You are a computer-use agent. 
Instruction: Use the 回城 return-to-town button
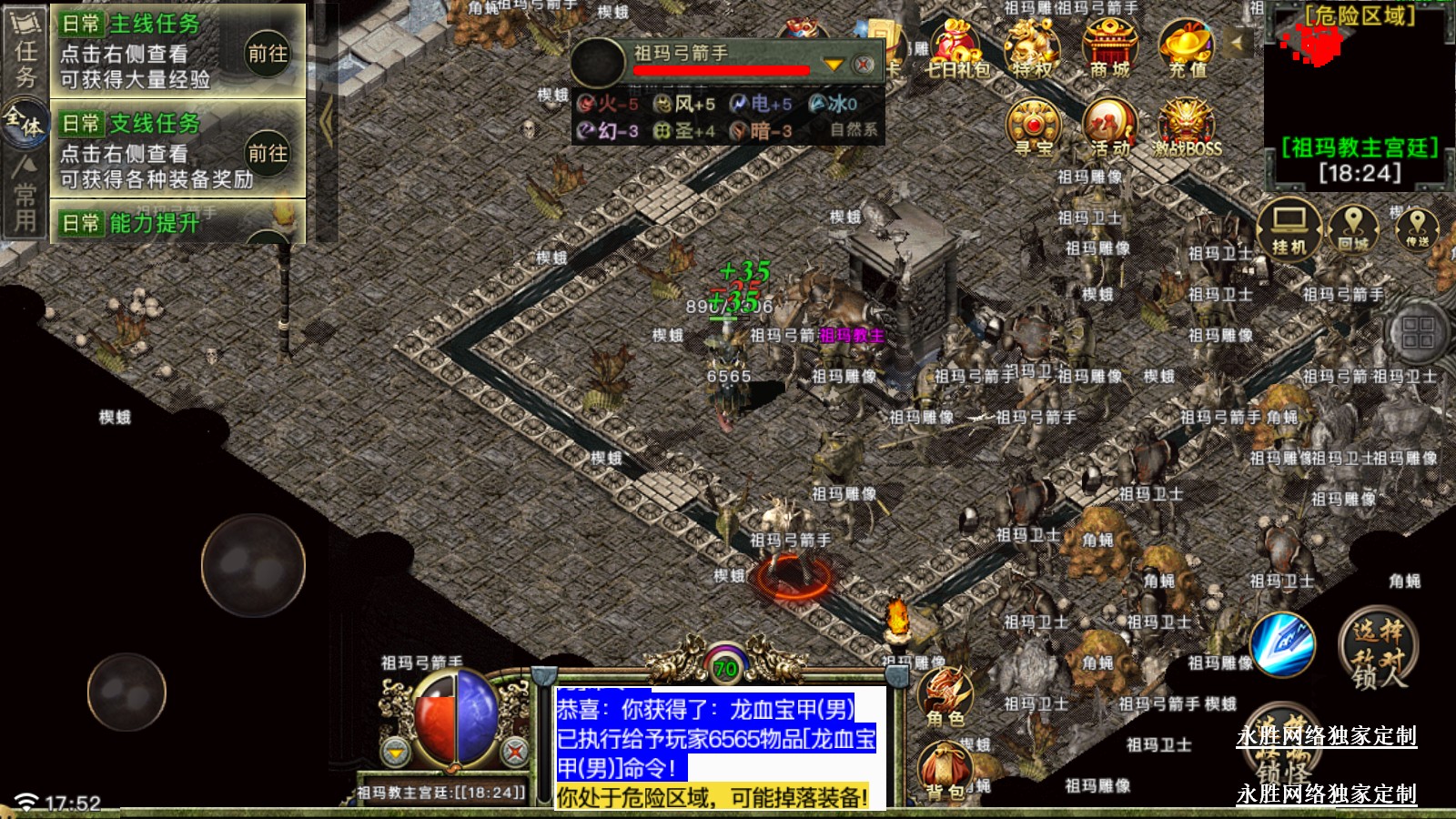[1353, 227]
